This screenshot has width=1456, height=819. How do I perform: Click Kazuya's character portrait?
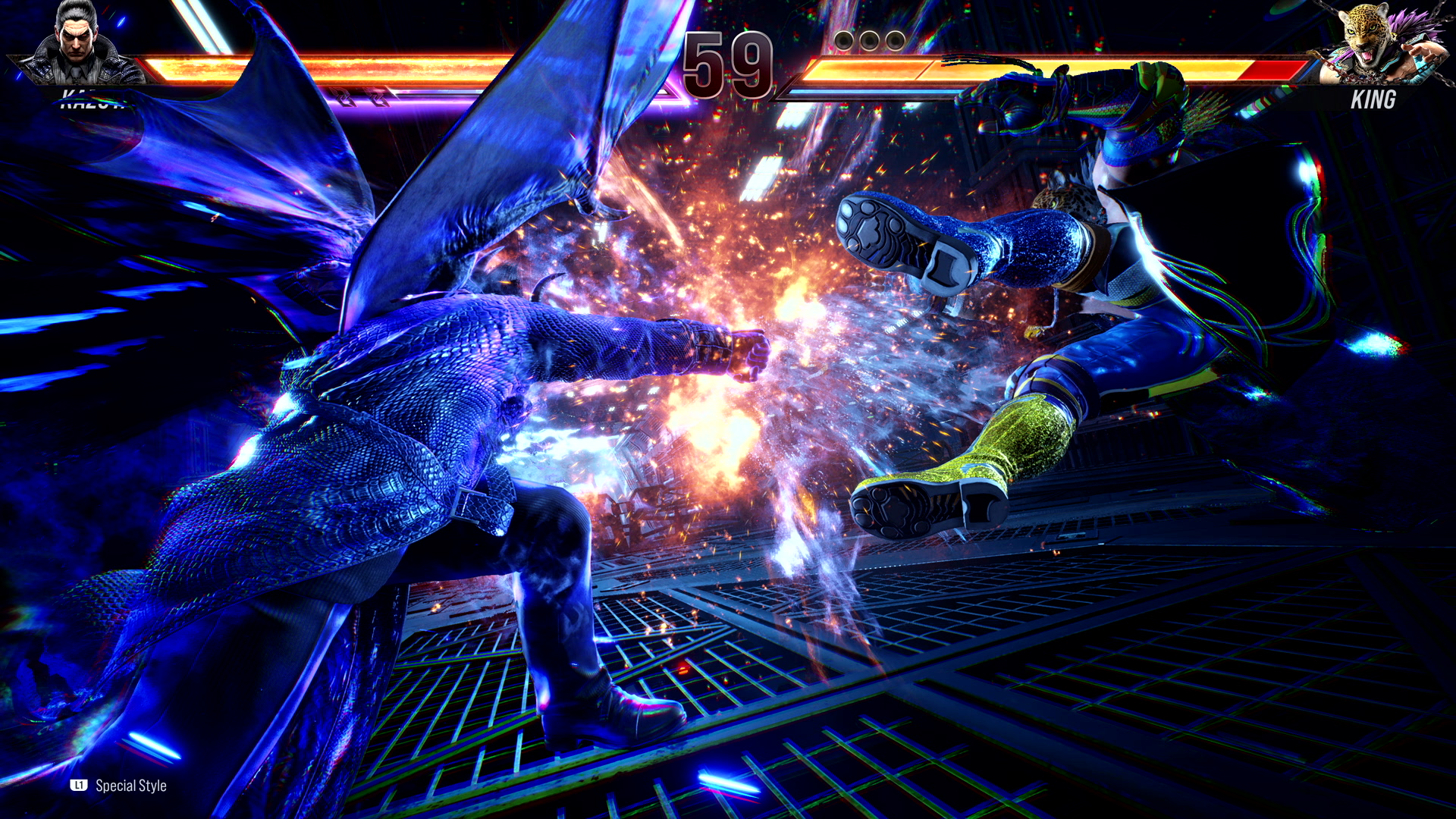78,43
